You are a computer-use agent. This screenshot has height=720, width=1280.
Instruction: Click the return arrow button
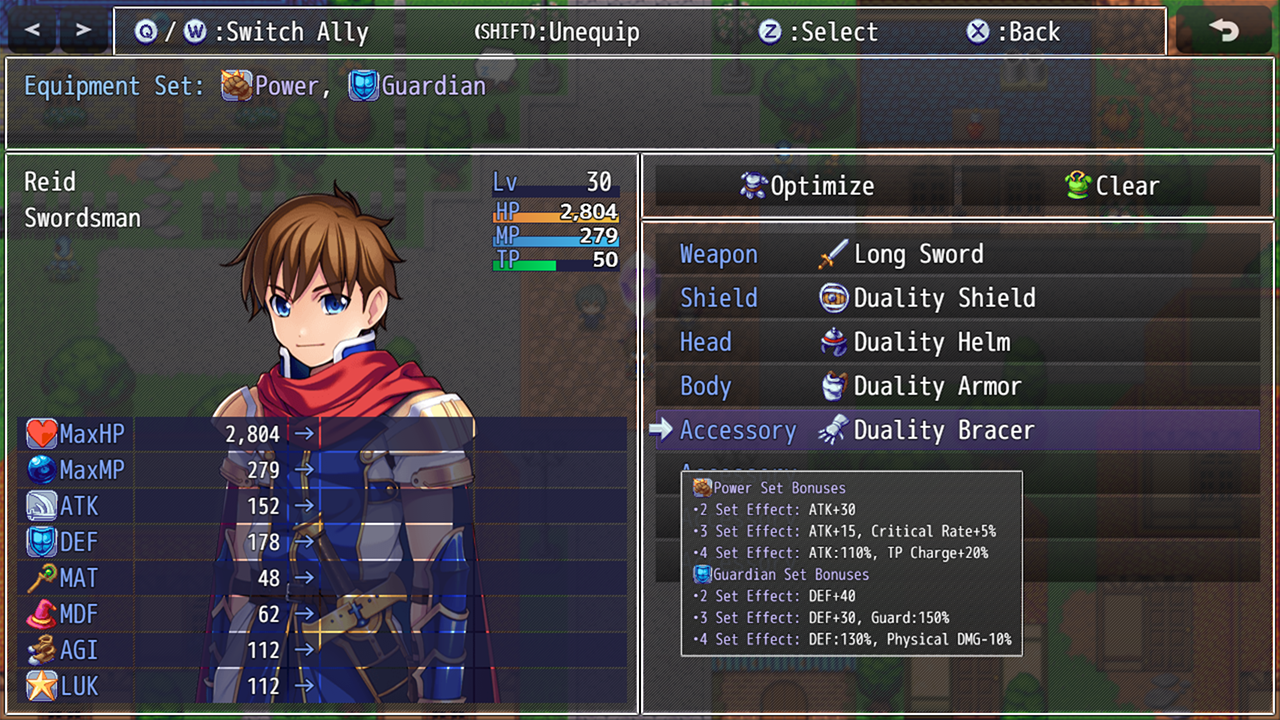click(1224, 31)
